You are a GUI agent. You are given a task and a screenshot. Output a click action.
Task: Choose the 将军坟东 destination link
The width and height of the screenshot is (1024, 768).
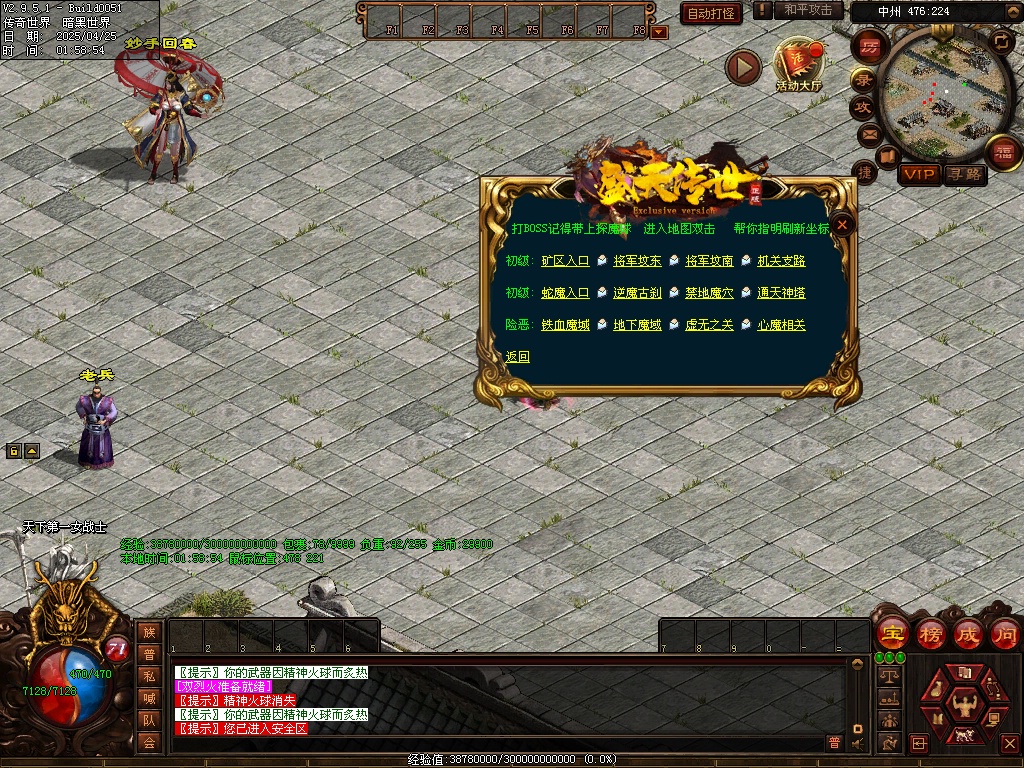(x=637, y=261)
